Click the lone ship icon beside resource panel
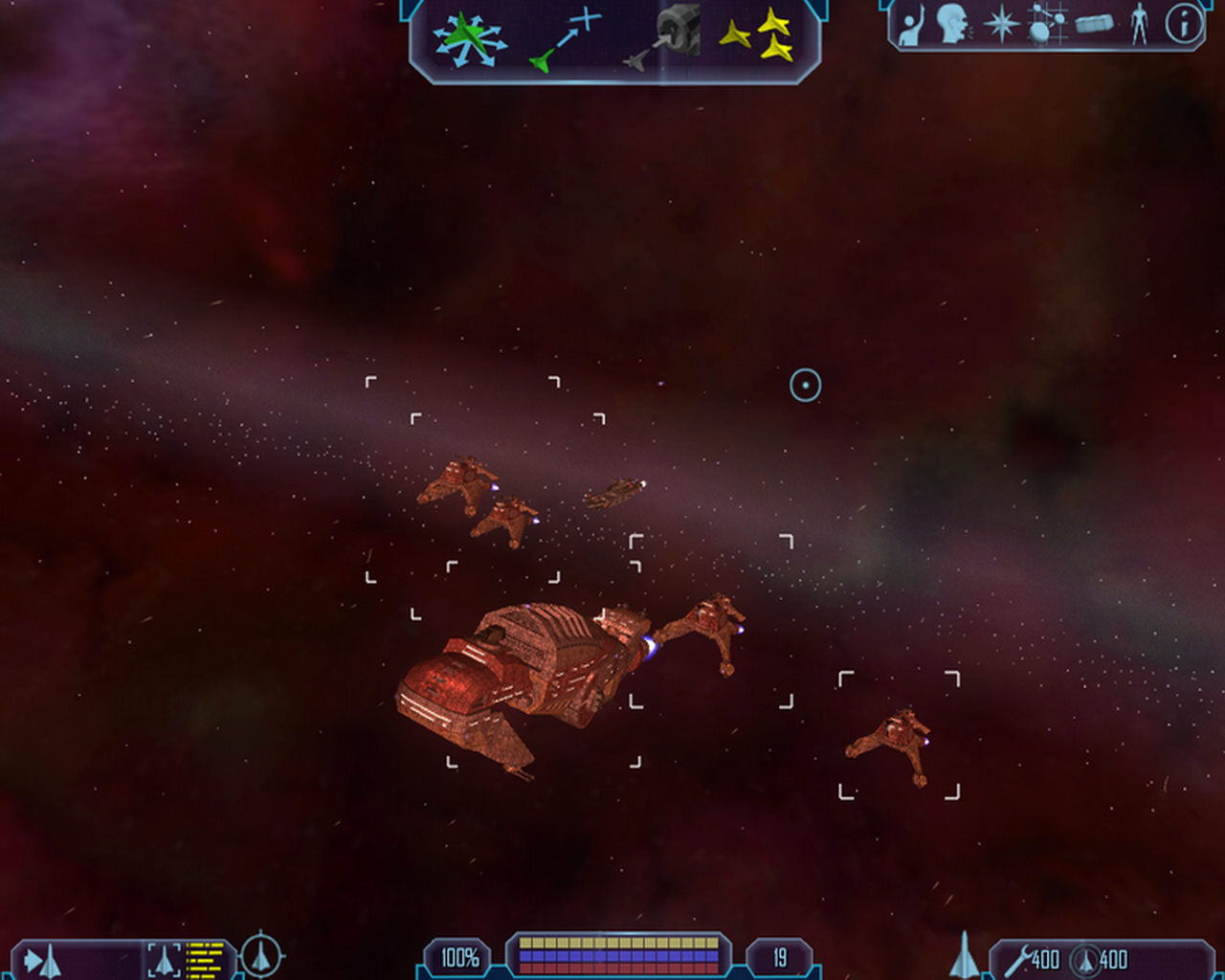Viewport: 1225px width, 980px height. pos(964,956)
